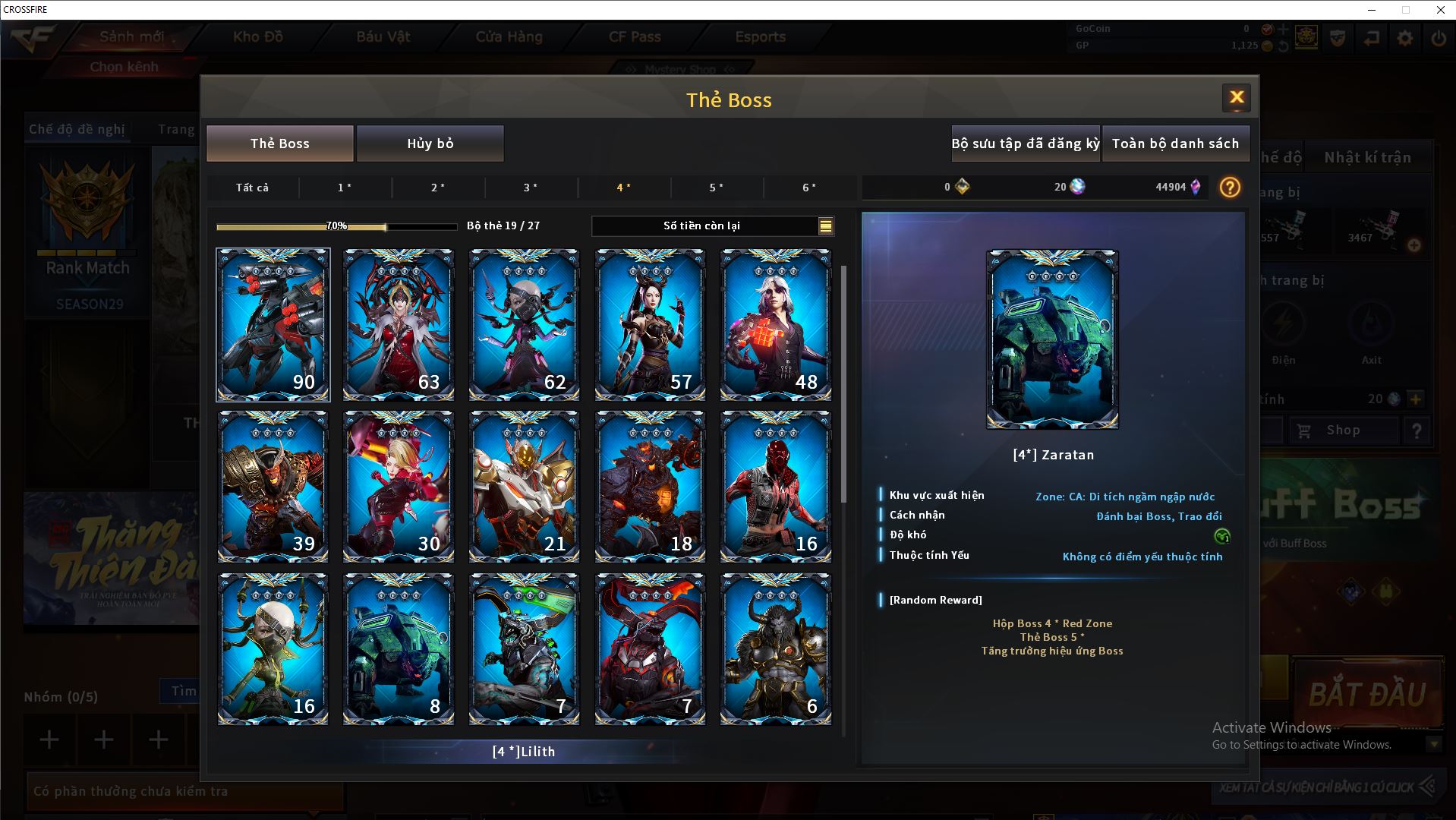Open the Hủy bỏ tab

pyautogui.click(x=430, y=143)
